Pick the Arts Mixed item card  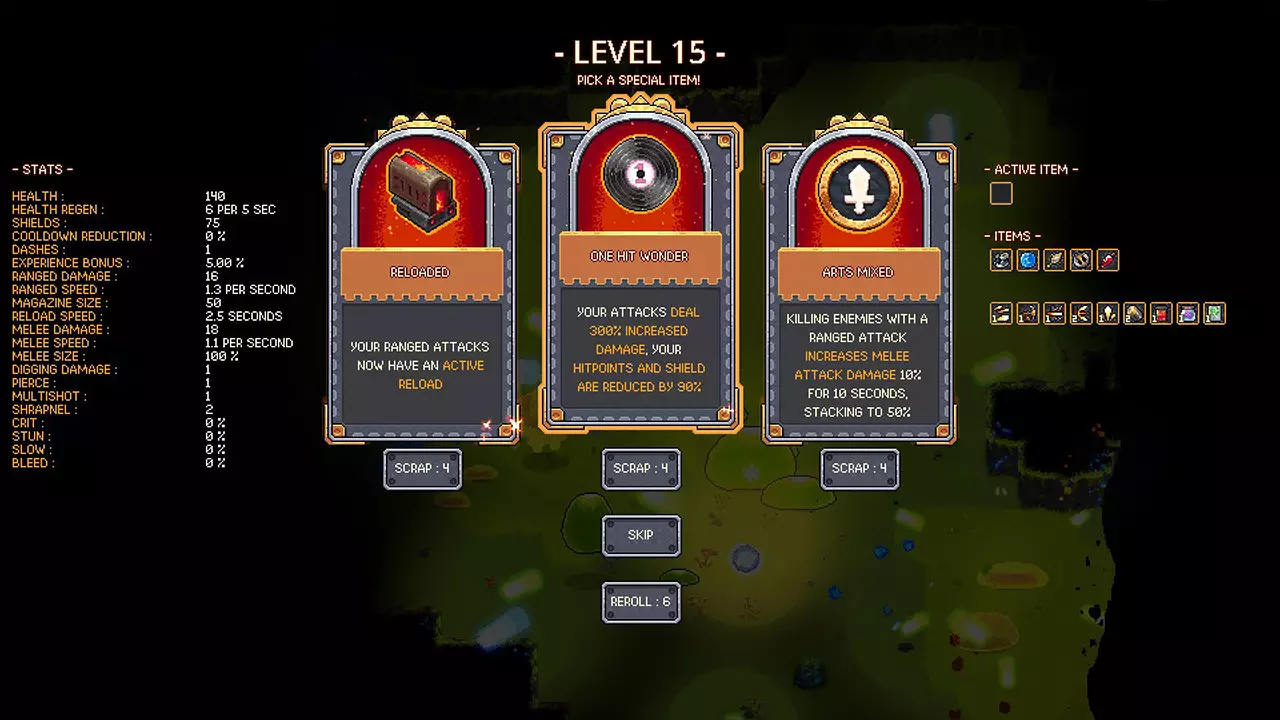[859, 290]
